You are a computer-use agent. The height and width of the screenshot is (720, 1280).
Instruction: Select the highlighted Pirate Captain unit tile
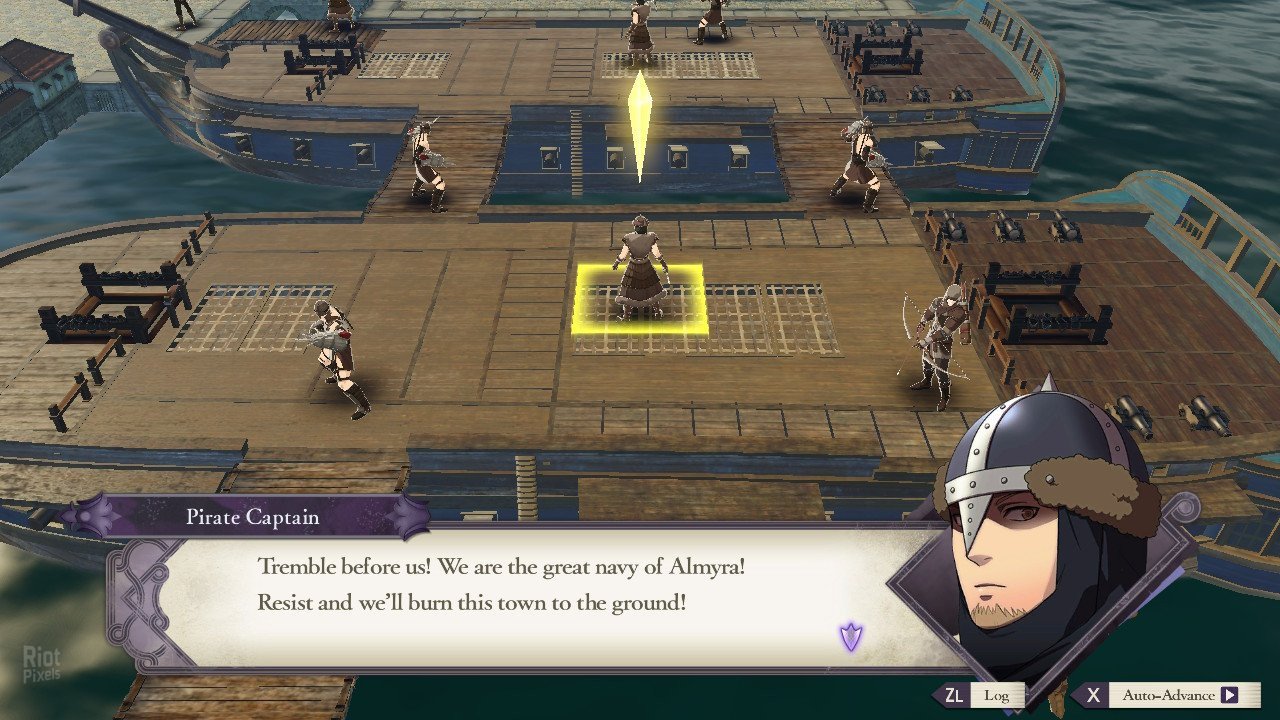tap(640, 299)
